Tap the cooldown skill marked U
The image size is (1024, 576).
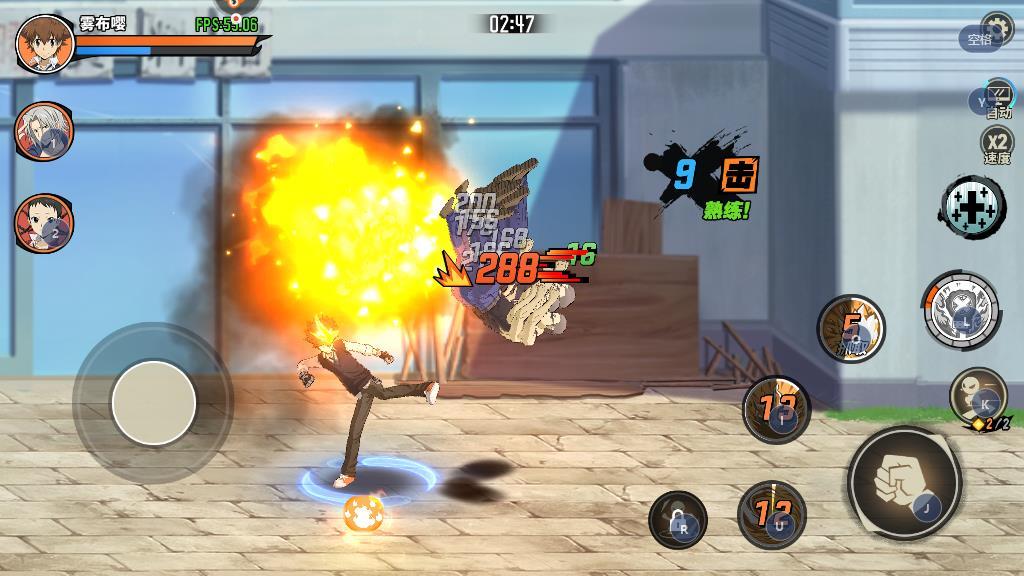(x=772, y=515)
